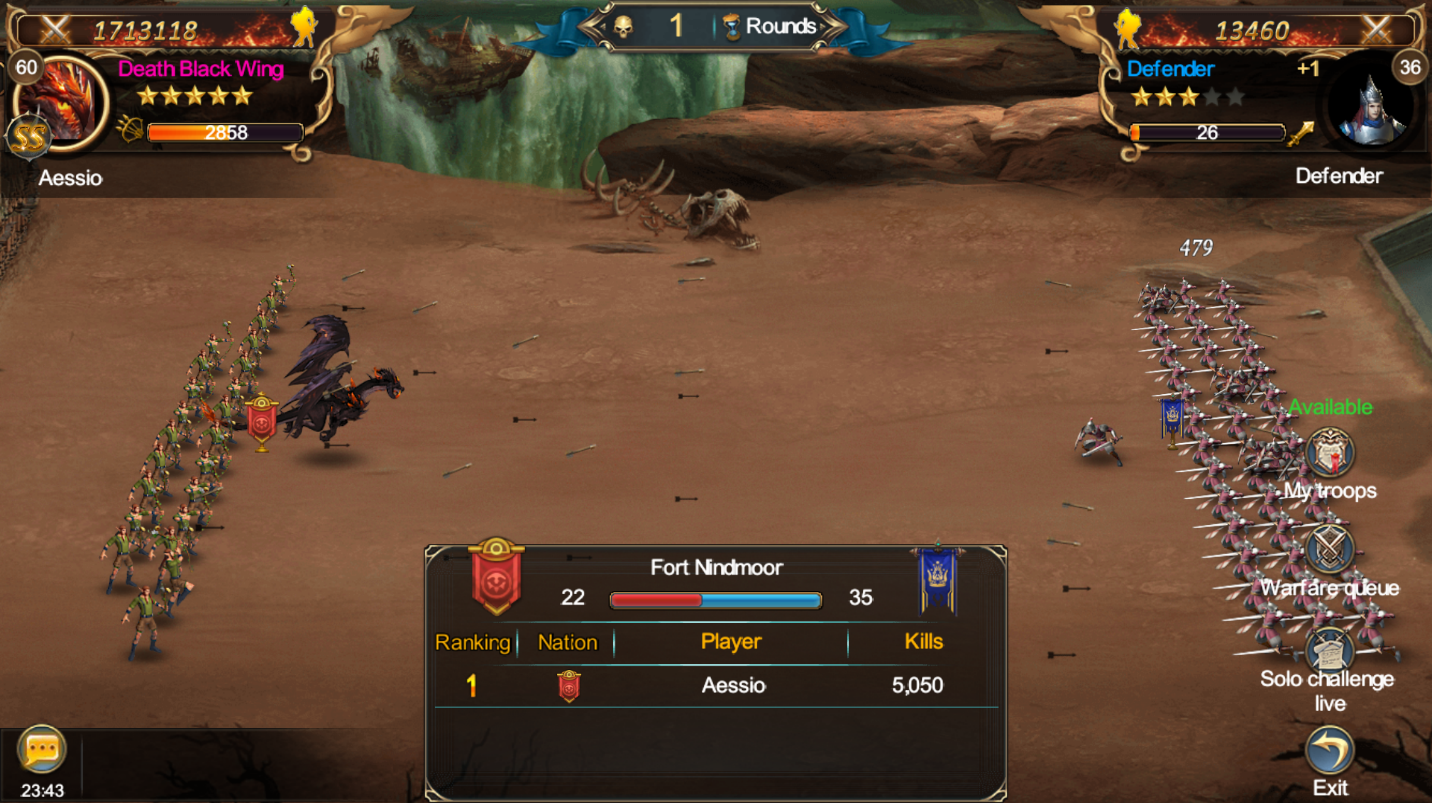Screen dimensions: 1432x803
Task: Click the red nation banner emblem
Action: (x=497, y=578)
